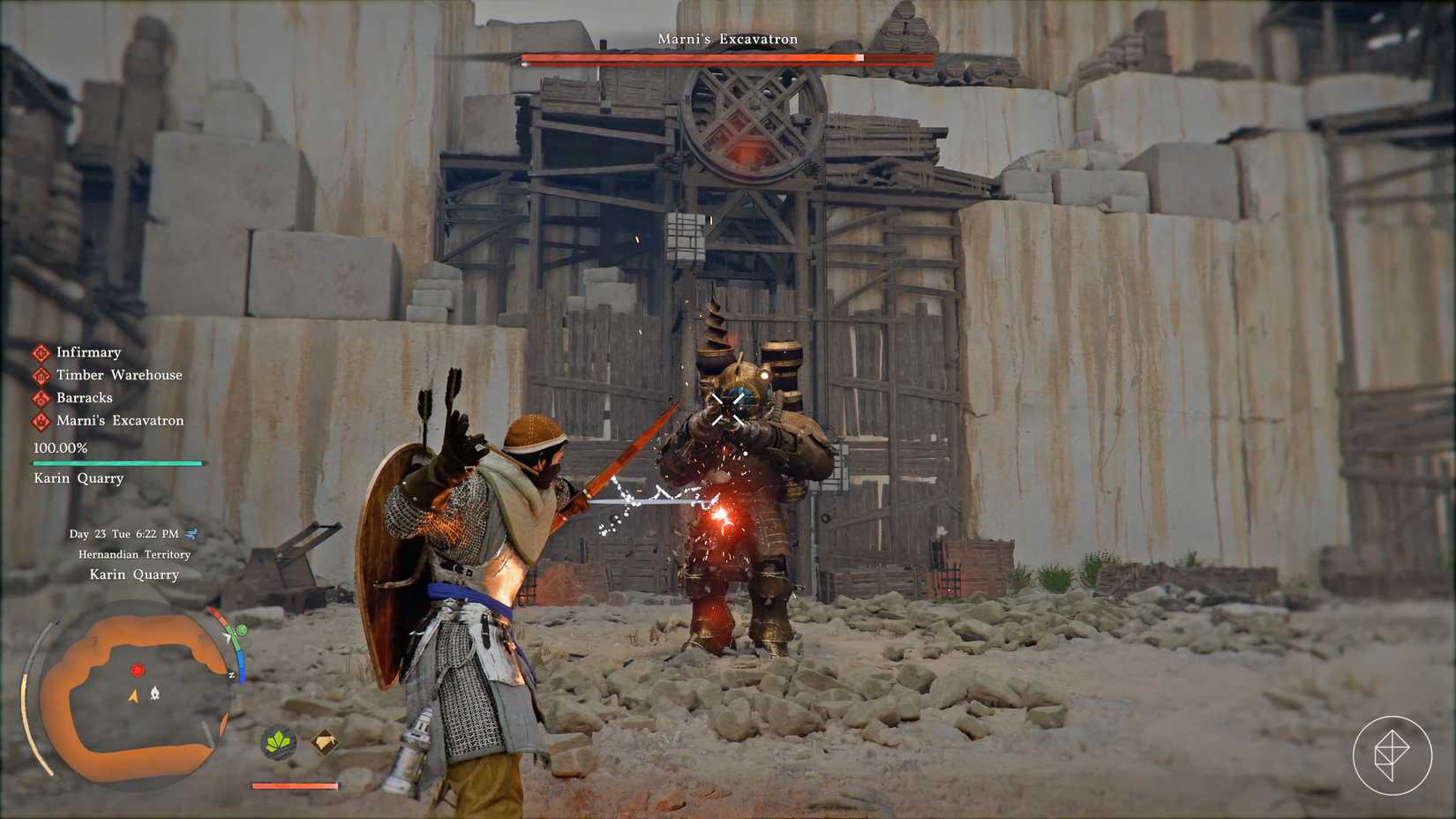Screen dimensions: 1456x819
Task: Click the Timber Warehouse diamond icon
Action: coord(40,376)
